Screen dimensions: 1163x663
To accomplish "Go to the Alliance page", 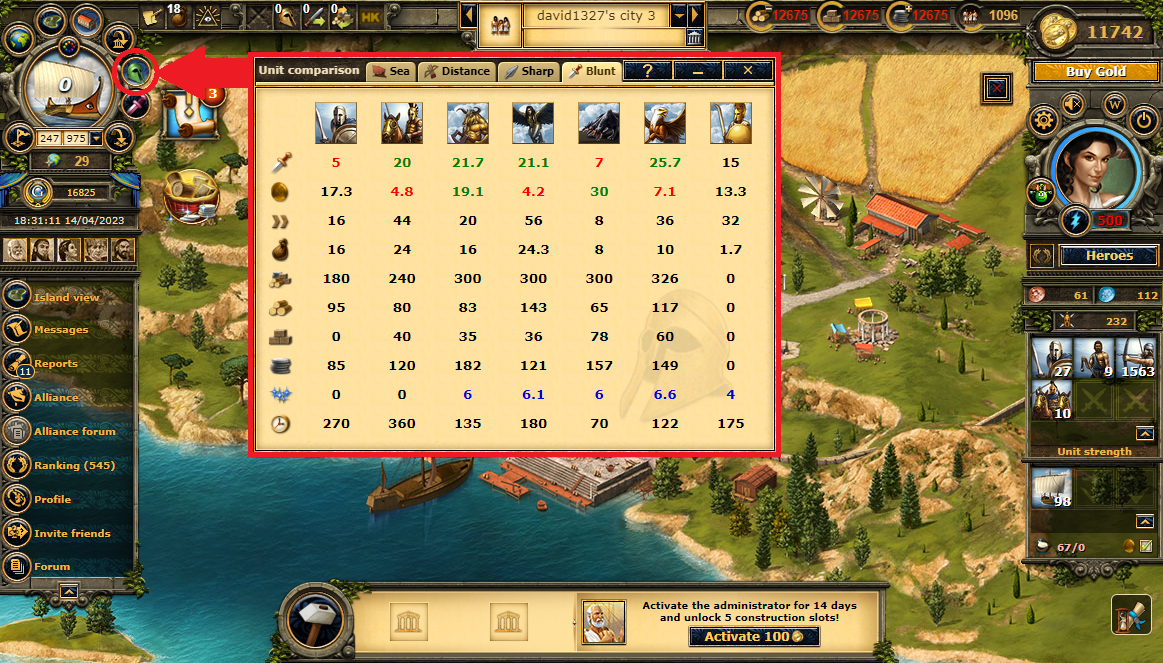I will coord(56,397).
